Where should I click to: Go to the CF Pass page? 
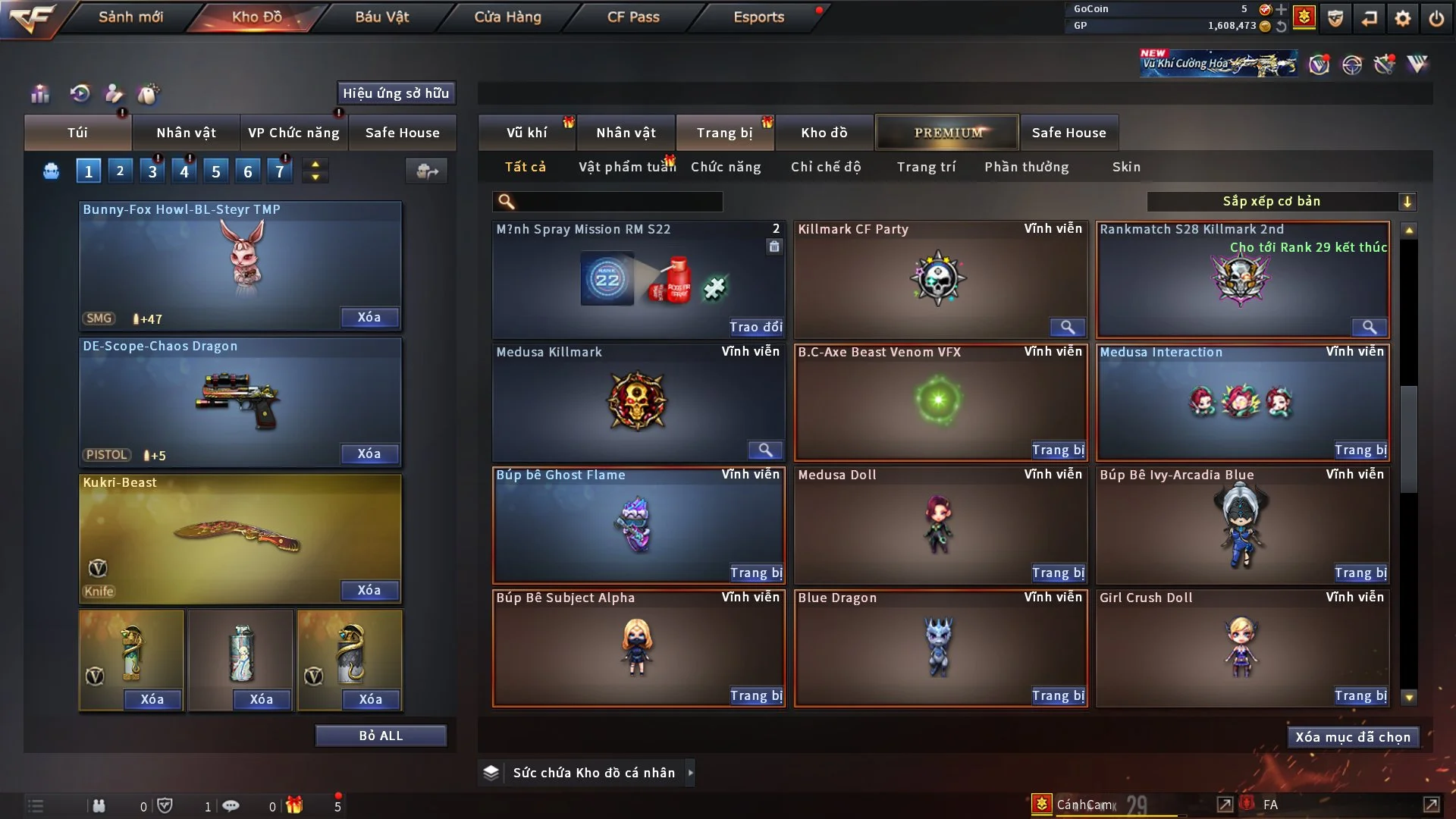(633, 17)
